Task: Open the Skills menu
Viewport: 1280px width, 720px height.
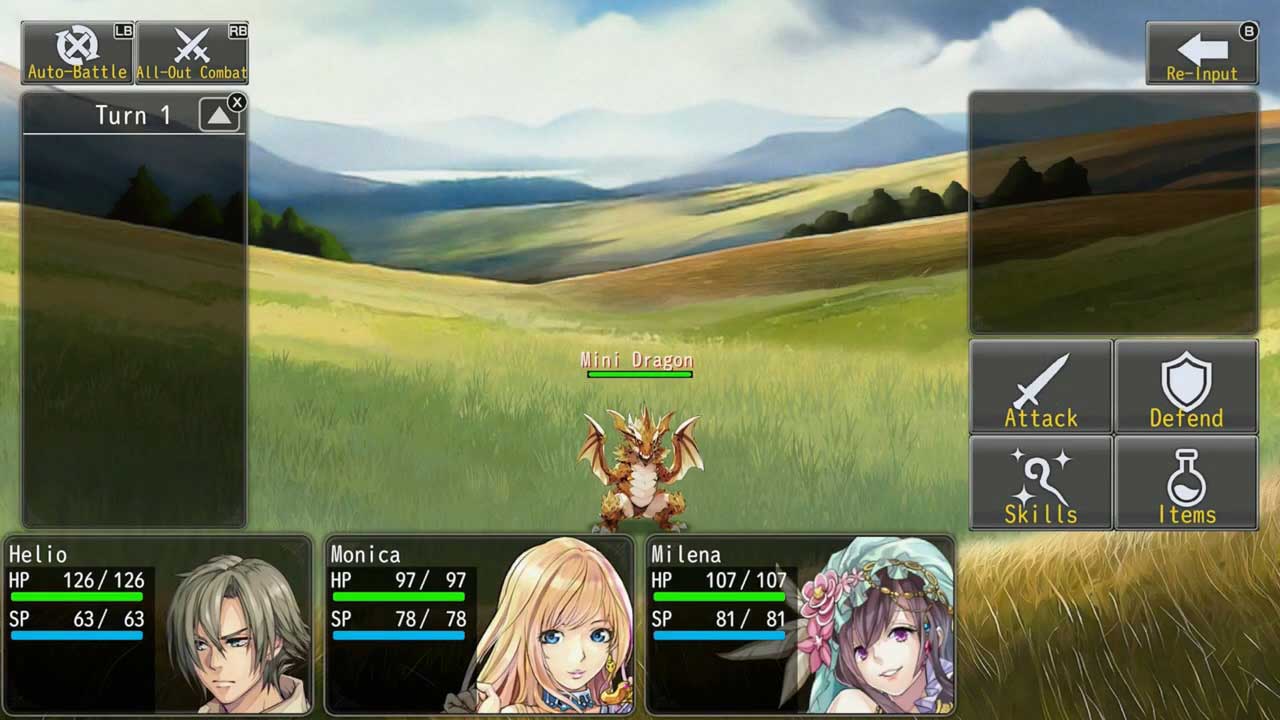Action: tap(1041, 483)
